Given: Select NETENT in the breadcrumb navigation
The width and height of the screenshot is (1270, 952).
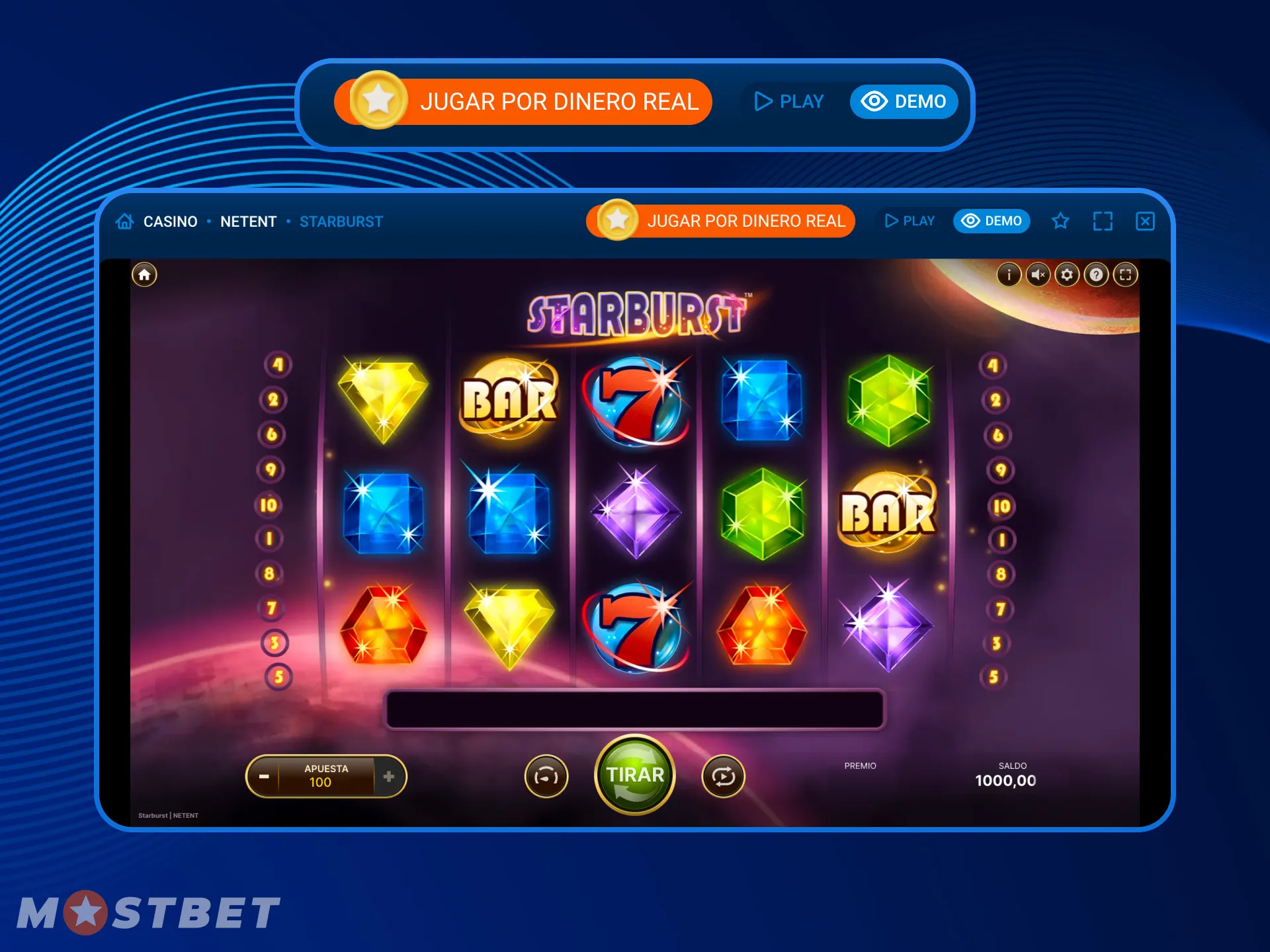Looking at the screenshot, I should pos(249,221).
